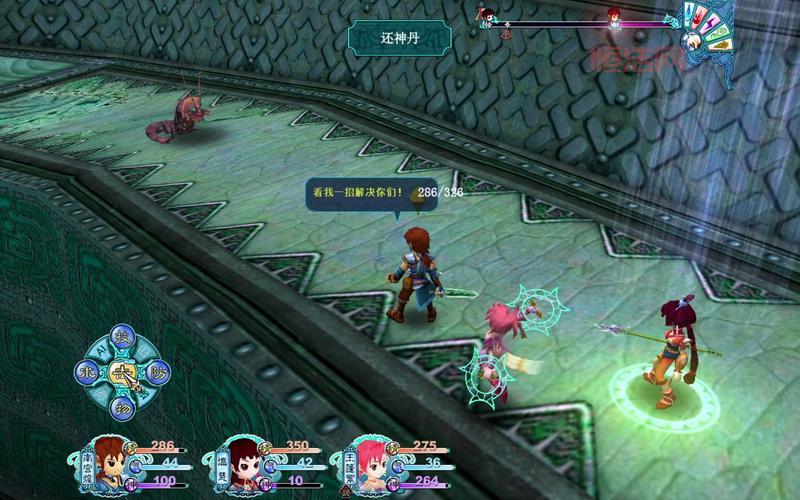800x500 pixels.
Task: Choose the central 攻 attack command
Action: (x=123, y=372)
